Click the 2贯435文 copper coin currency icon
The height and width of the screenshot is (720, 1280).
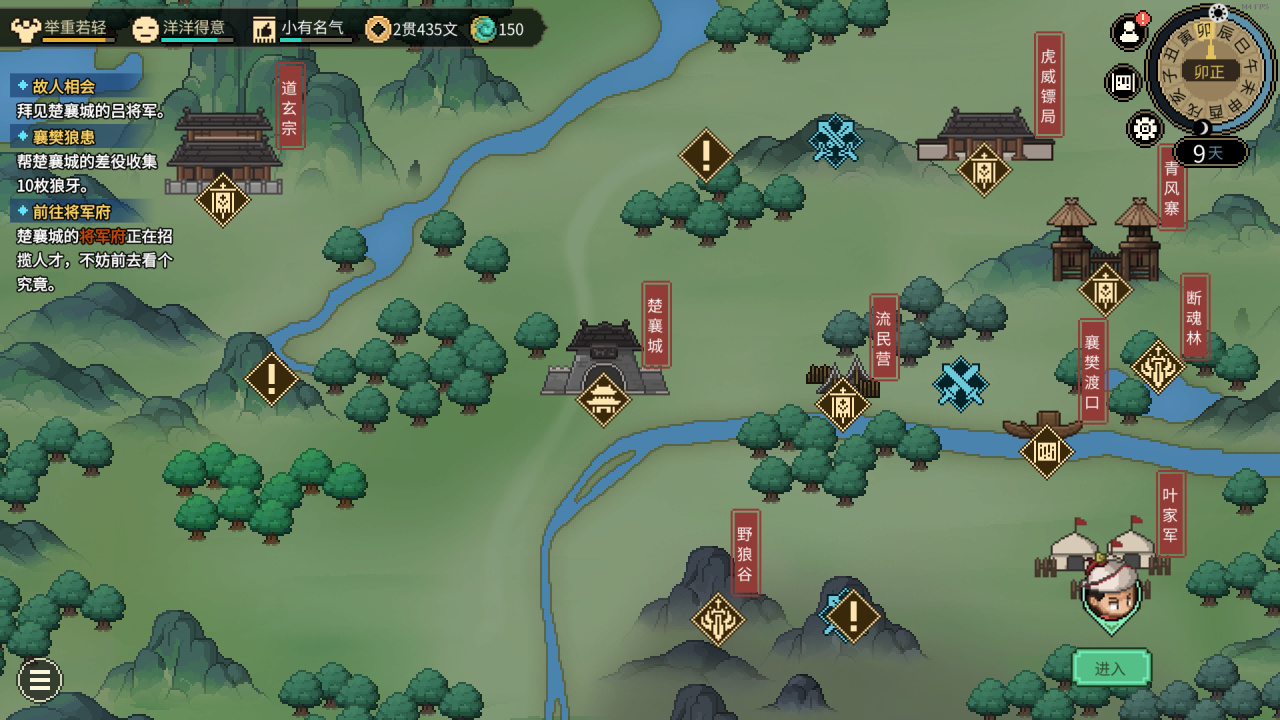pyautogui.click(x=378, y=29)
